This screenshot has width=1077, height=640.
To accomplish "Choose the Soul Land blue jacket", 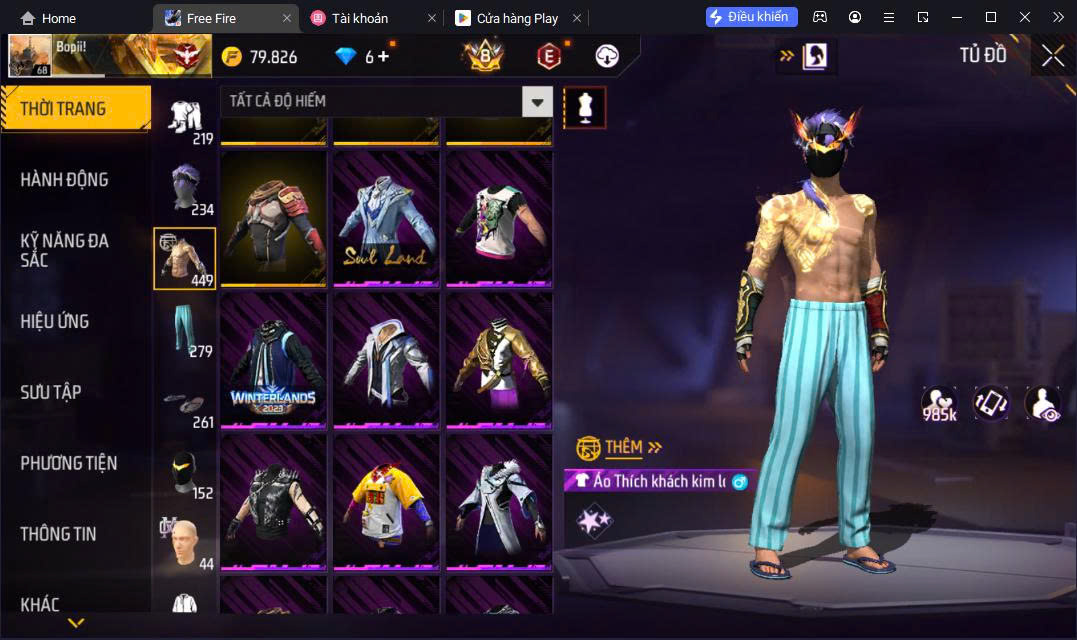I will pyautogui.click(x=386, y=219).
